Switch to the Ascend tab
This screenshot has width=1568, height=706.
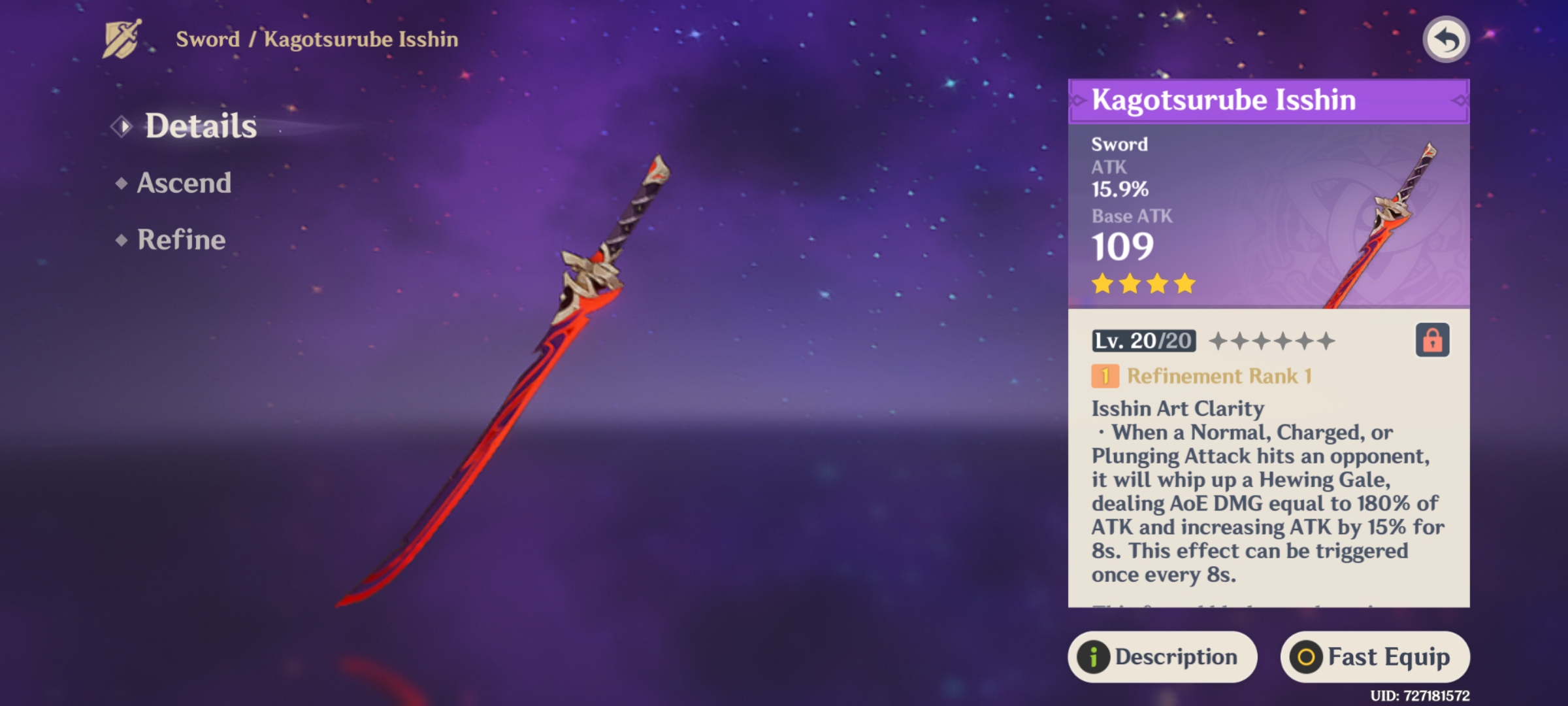[183, 182]
